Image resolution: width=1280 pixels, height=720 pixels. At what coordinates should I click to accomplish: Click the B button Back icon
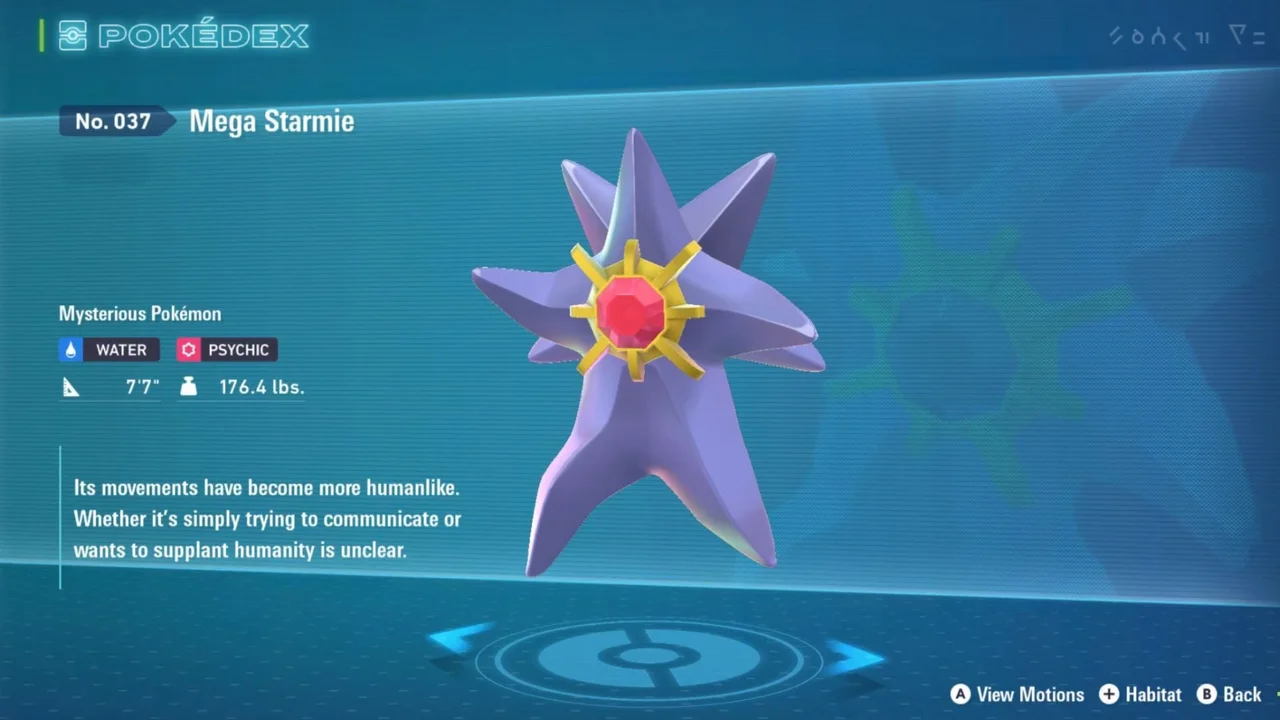tap(1209, 694)
